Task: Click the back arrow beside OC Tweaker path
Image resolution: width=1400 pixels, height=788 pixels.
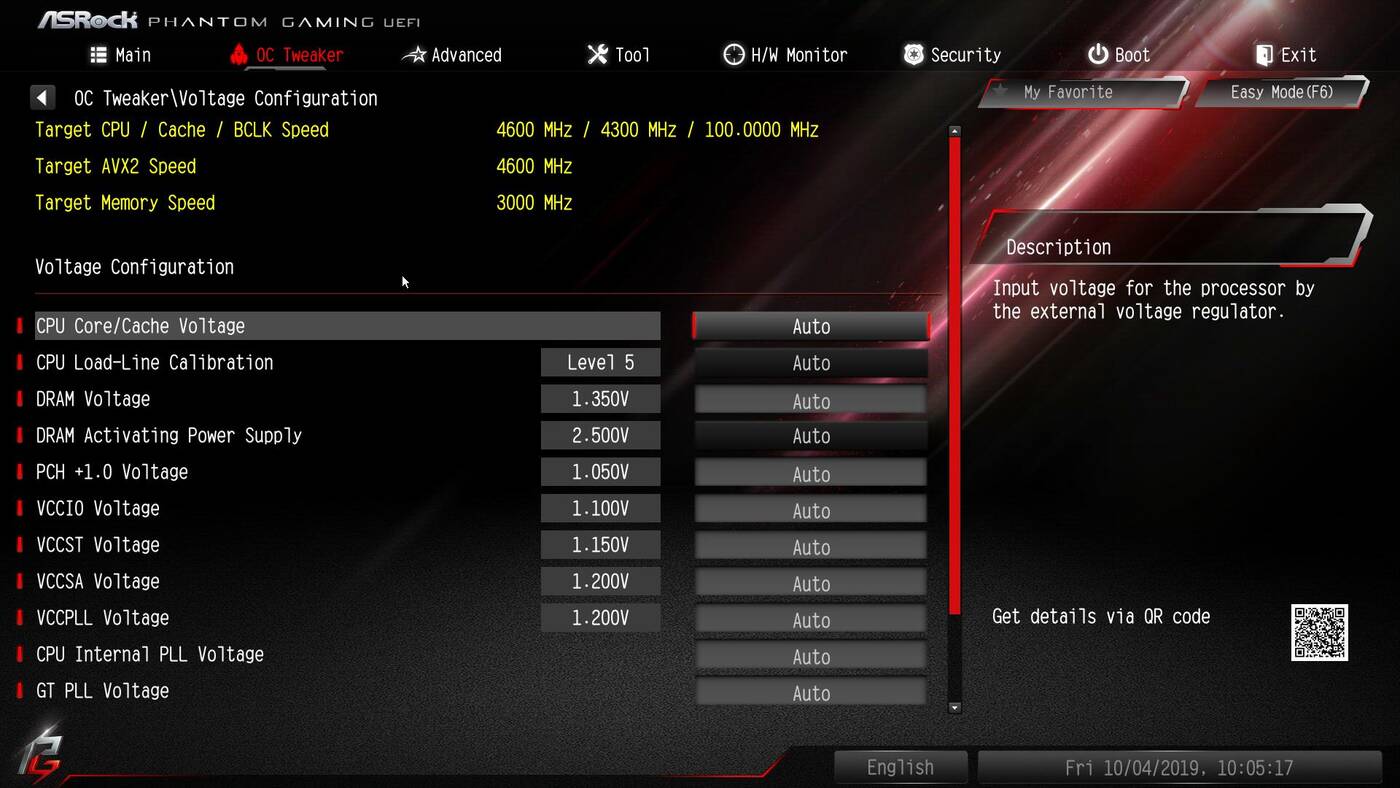Action: coord(42,98)
